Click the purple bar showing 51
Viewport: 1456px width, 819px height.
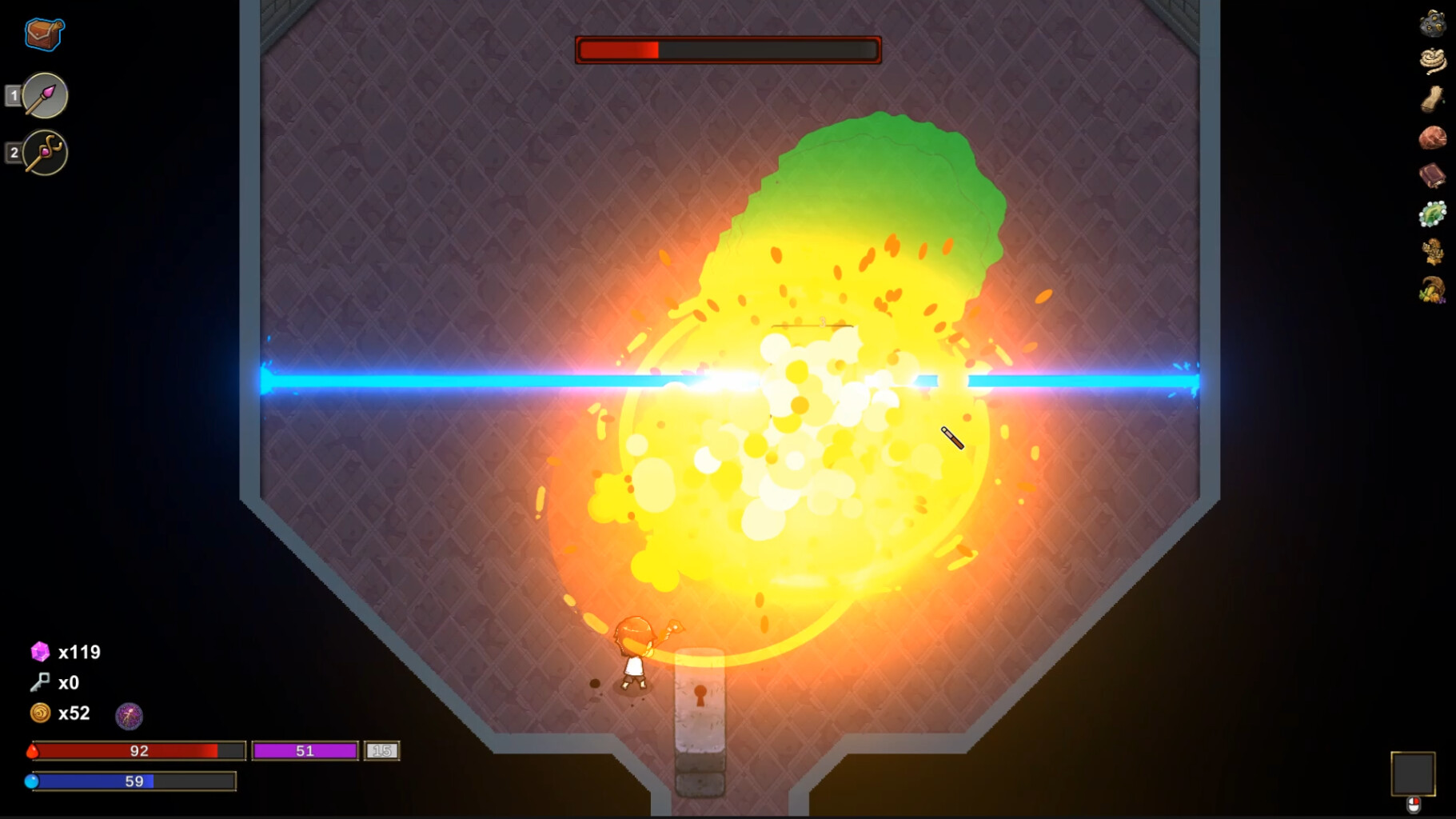pyautogui.click(x=305, y=750)
